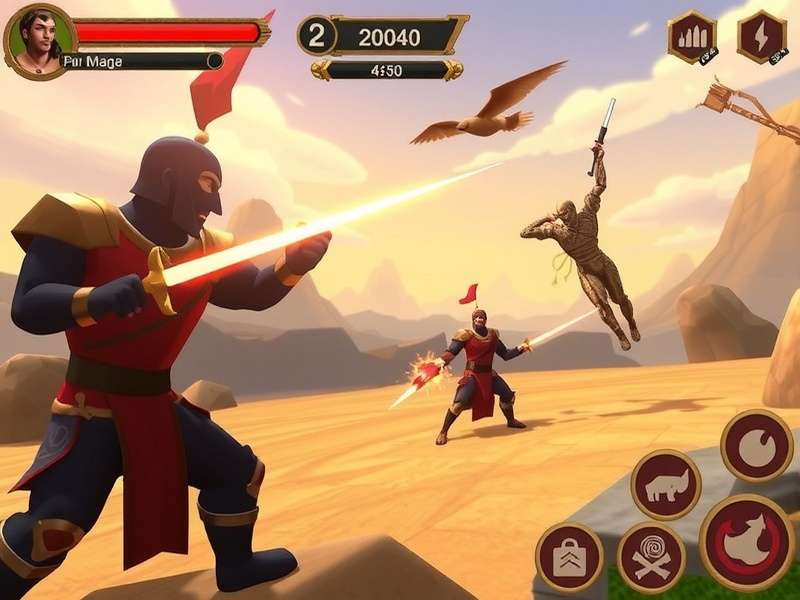This screenshot has width=800, height=600.
Task: Open the shopping bag inventory button
Action: coord(569,557)
